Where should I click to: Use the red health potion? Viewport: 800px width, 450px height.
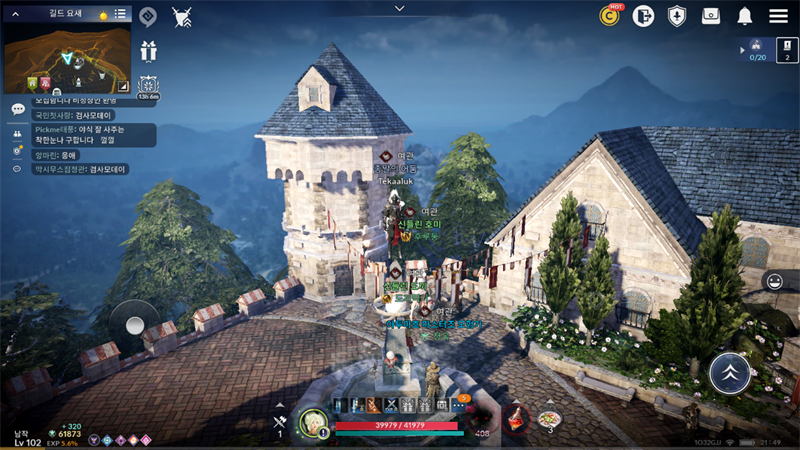pyautogui.click(x=516, y=419)
